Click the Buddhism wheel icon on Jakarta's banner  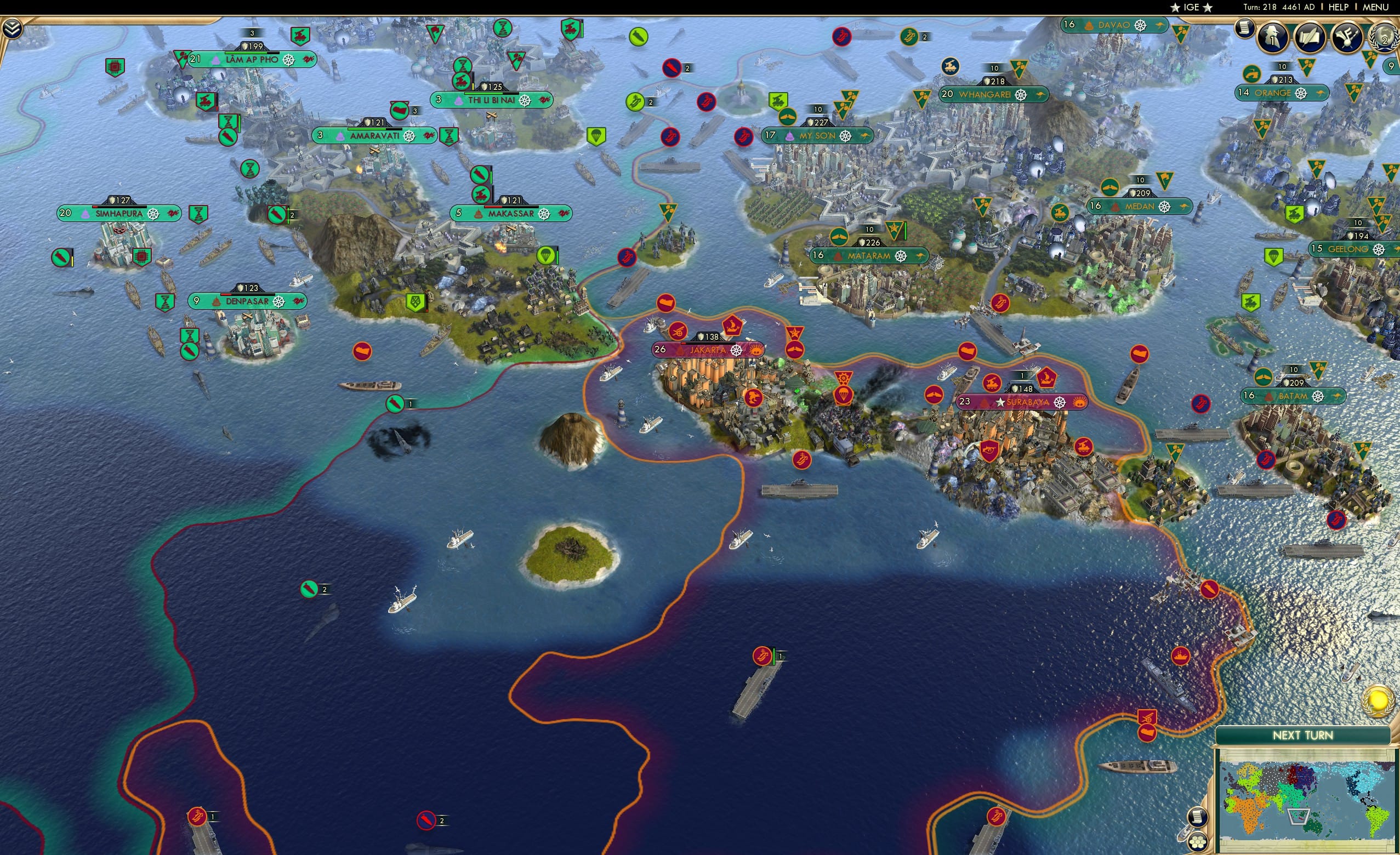click(736, 352)
